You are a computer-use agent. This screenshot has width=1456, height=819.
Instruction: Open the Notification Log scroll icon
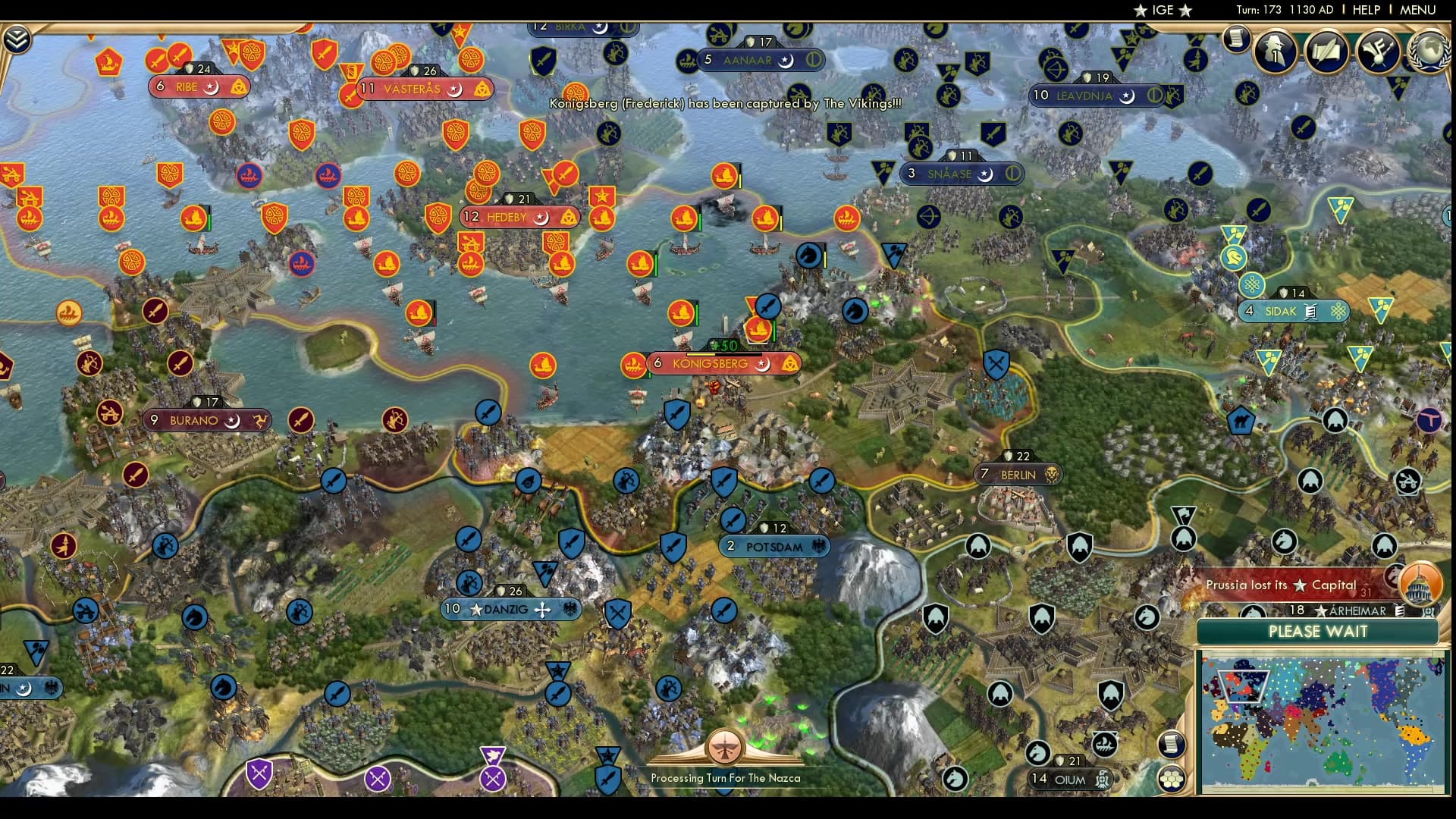click(1238, 38)
